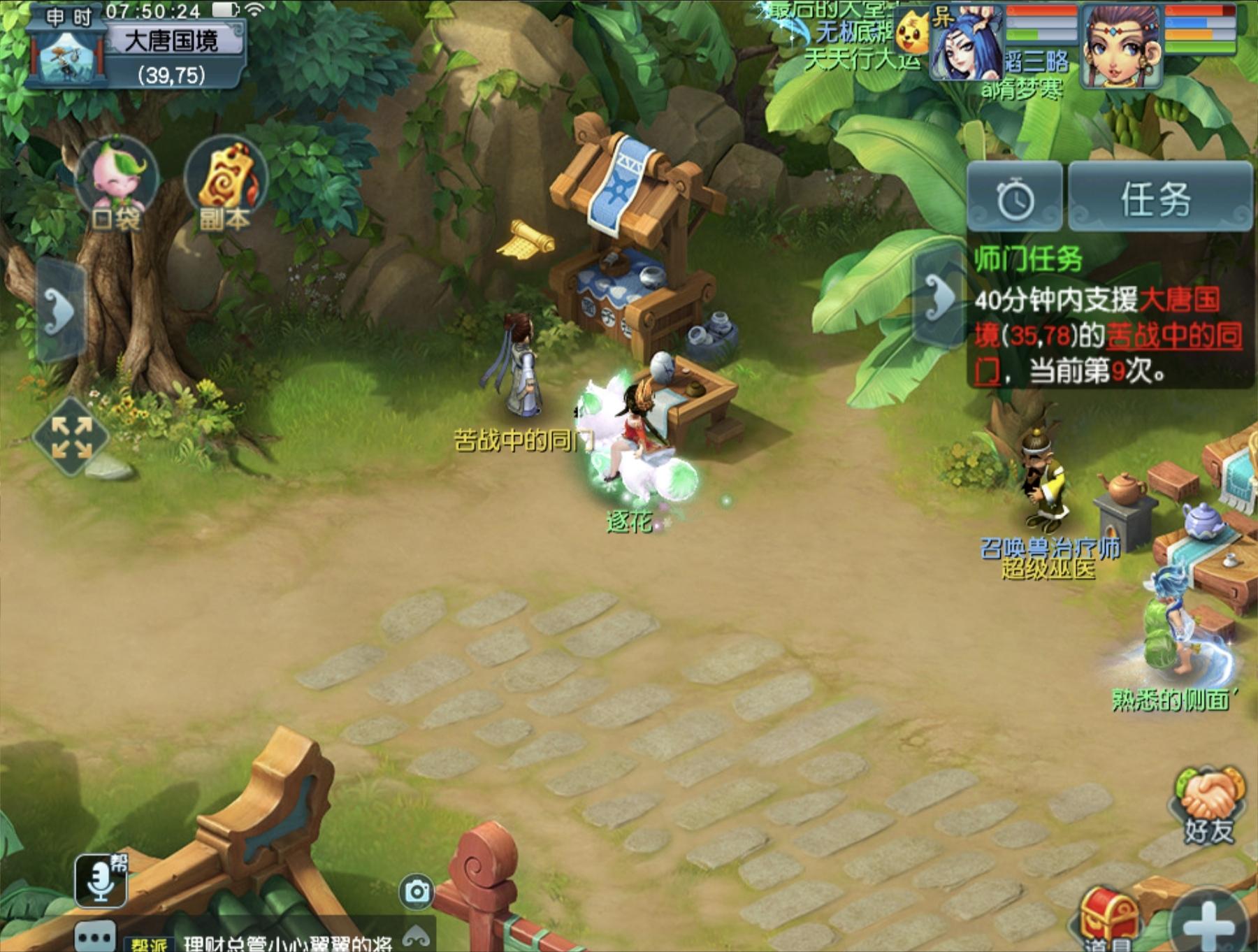Collapse the quest tracker with its arrow
Viewport: 1258px width, 952px height.
[939, 297]
